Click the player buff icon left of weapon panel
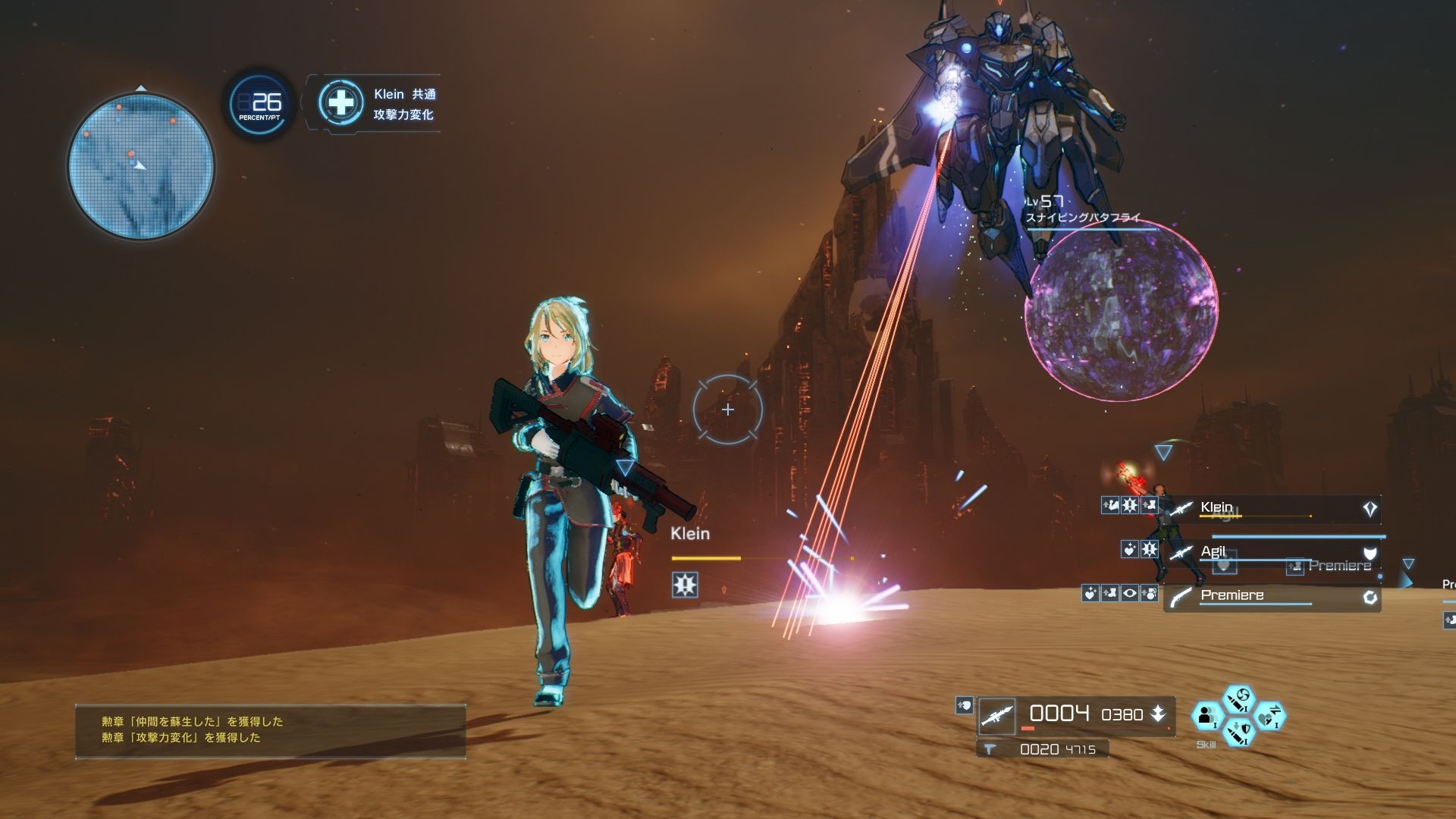Viewport: 1456px width, 819px height. click(x=964, y=705)
